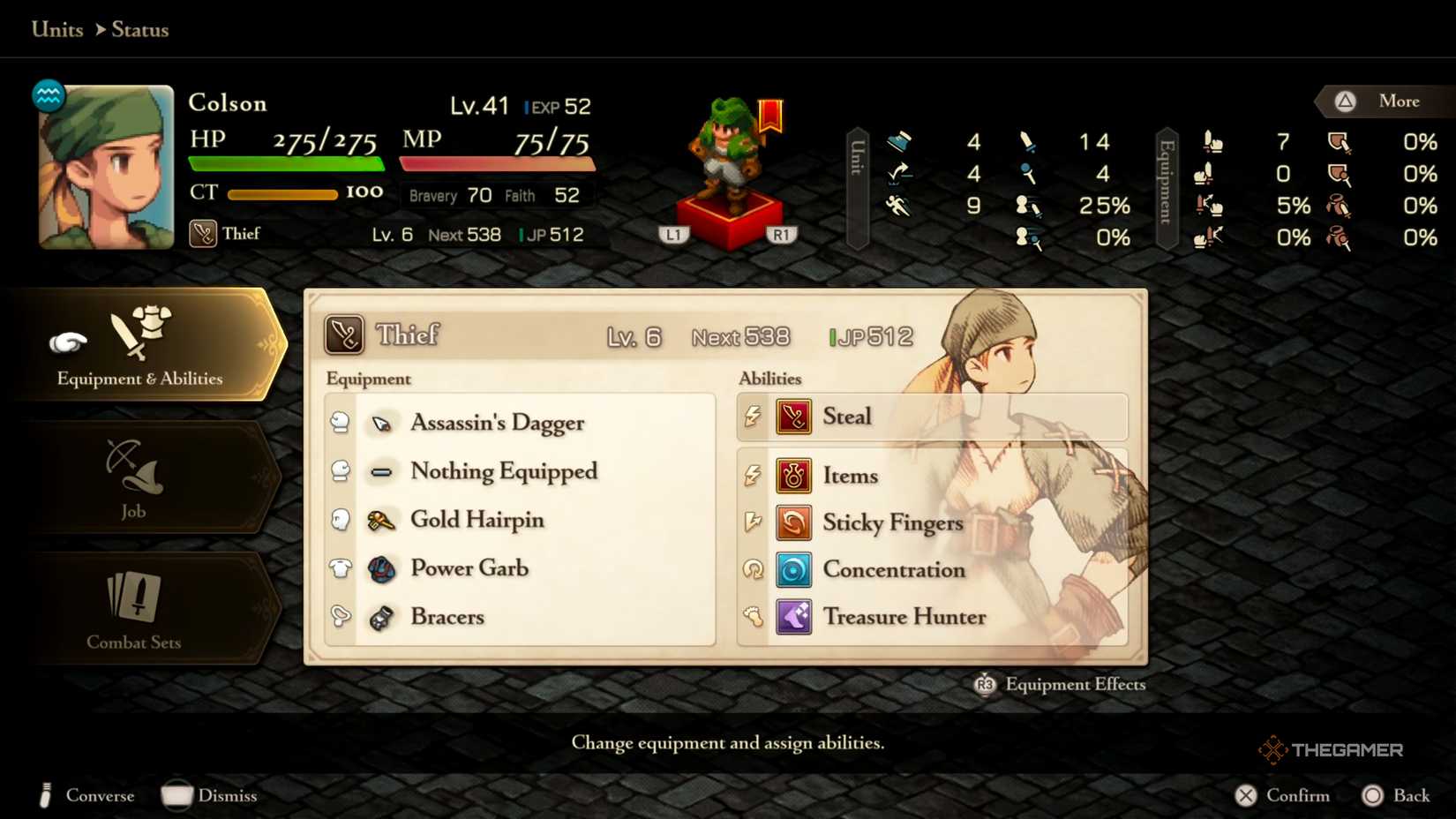Click the Gold Hairpin equipment icon
This screenshot has width=1456, height=819.
[x=380, y=520]
